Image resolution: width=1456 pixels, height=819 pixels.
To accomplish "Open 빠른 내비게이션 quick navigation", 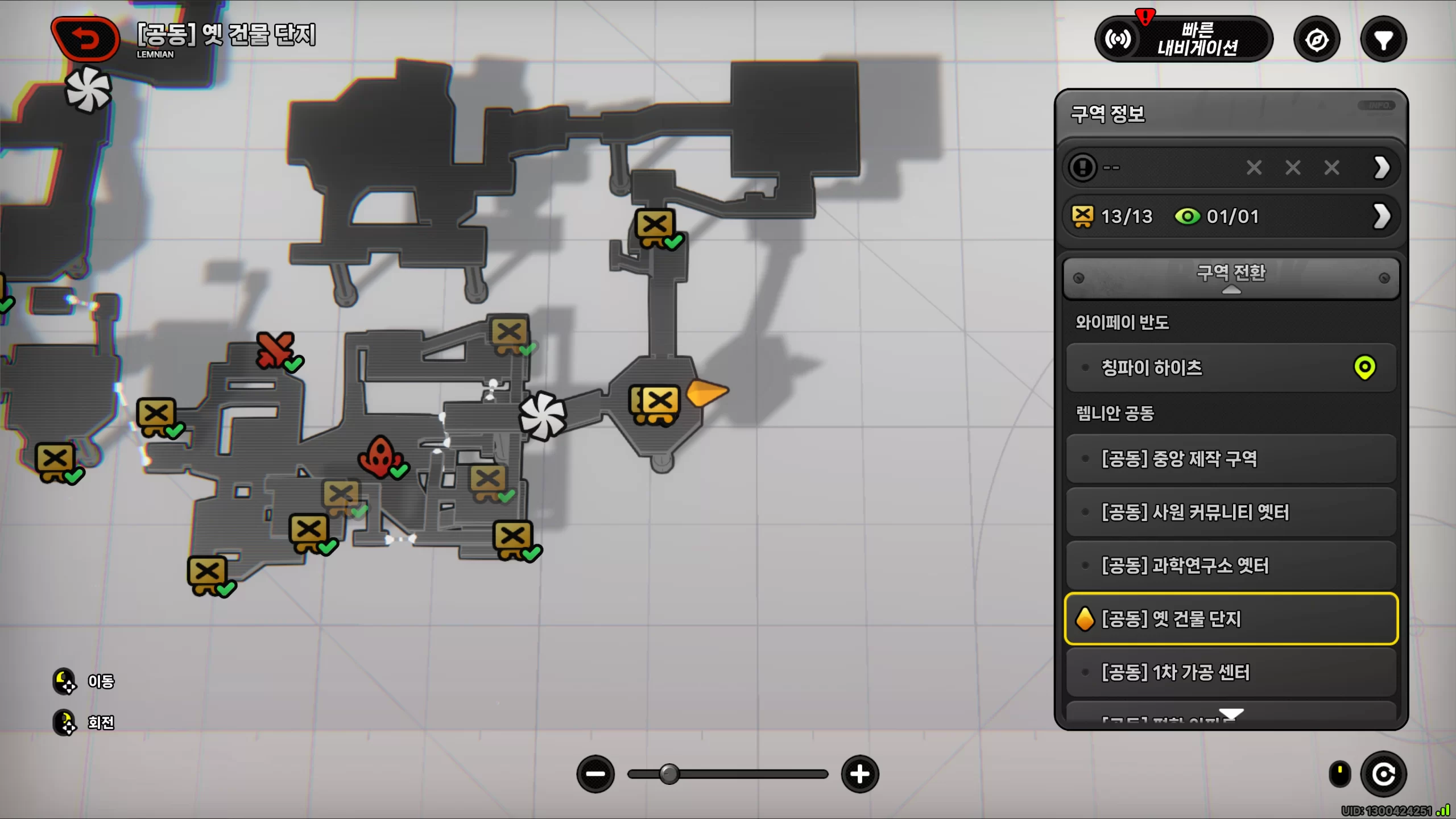I will pos(1184,39).
